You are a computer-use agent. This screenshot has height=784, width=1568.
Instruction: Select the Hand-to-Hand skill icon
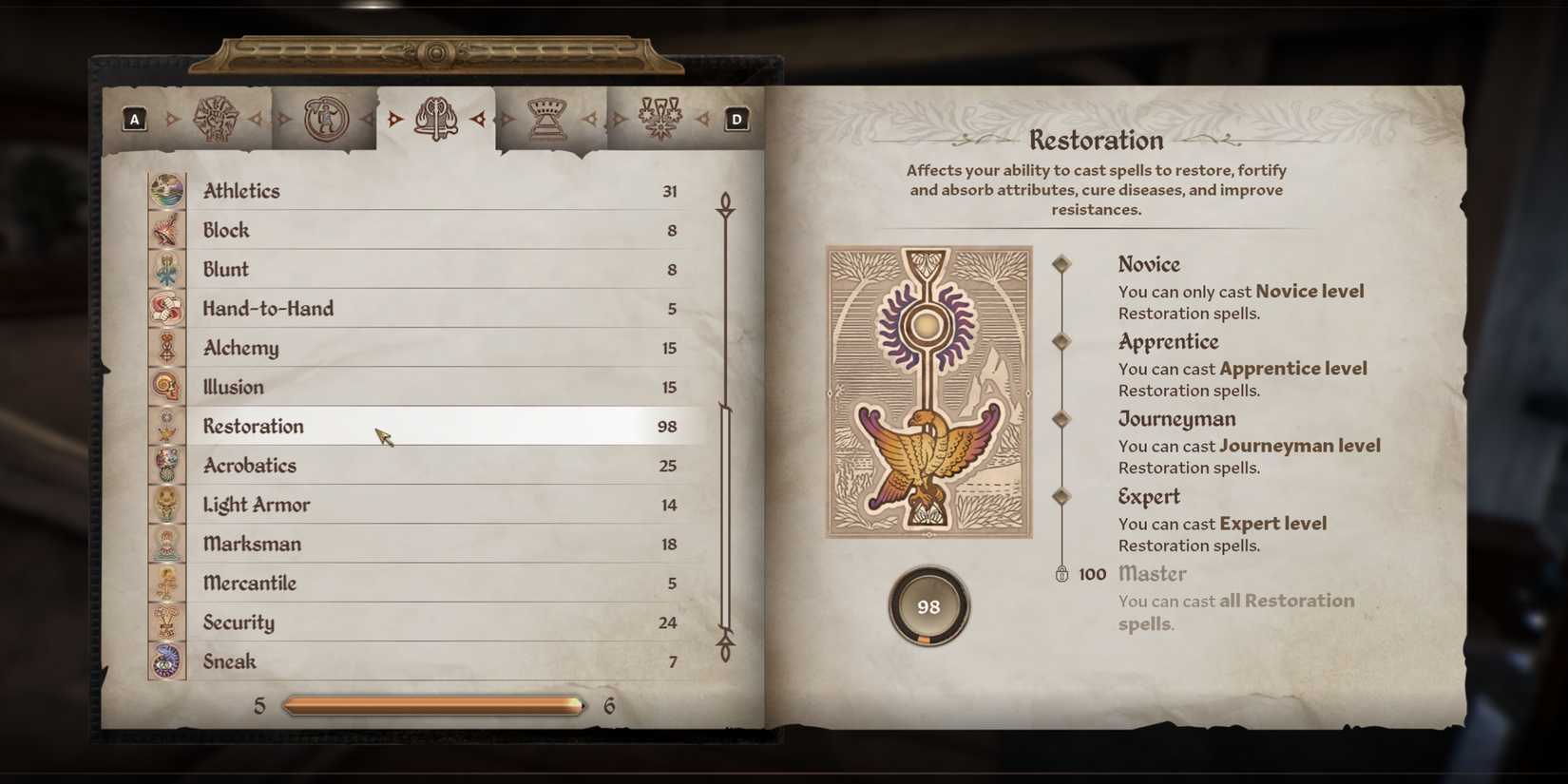click(168, 308)
